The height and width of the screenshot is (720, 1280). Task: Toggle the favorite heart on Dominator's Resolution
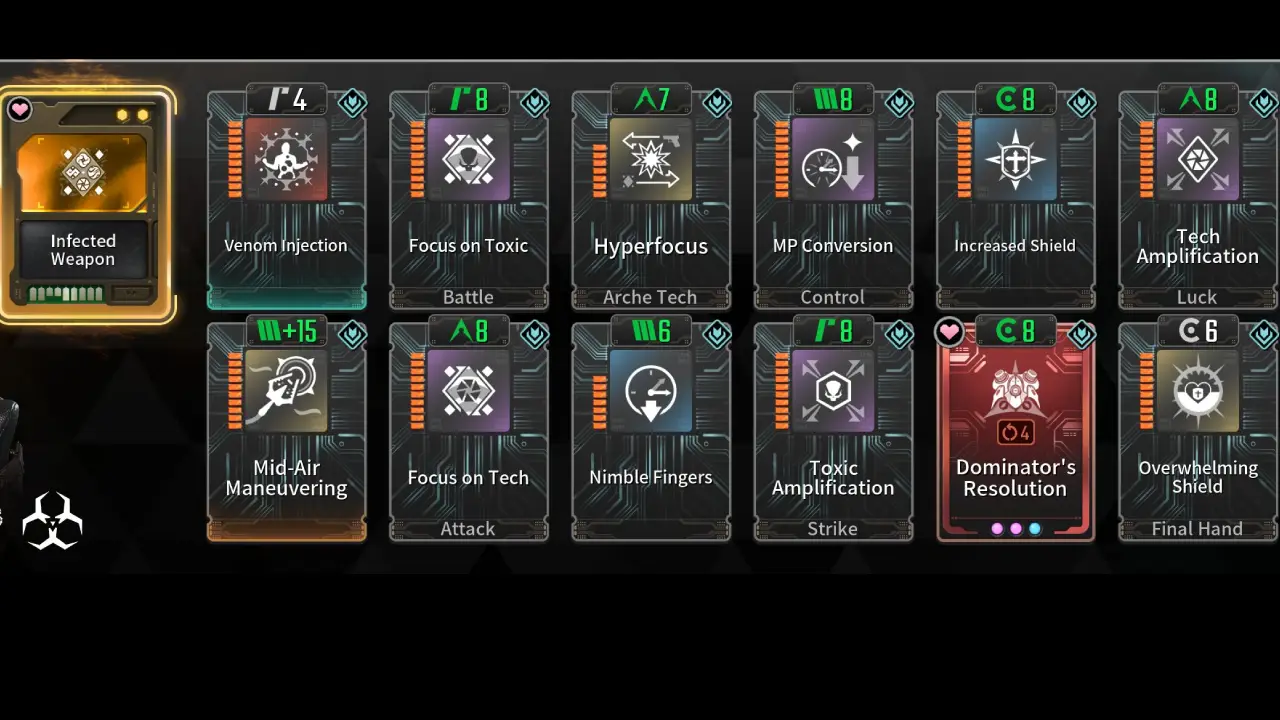[x=949, y=333]
